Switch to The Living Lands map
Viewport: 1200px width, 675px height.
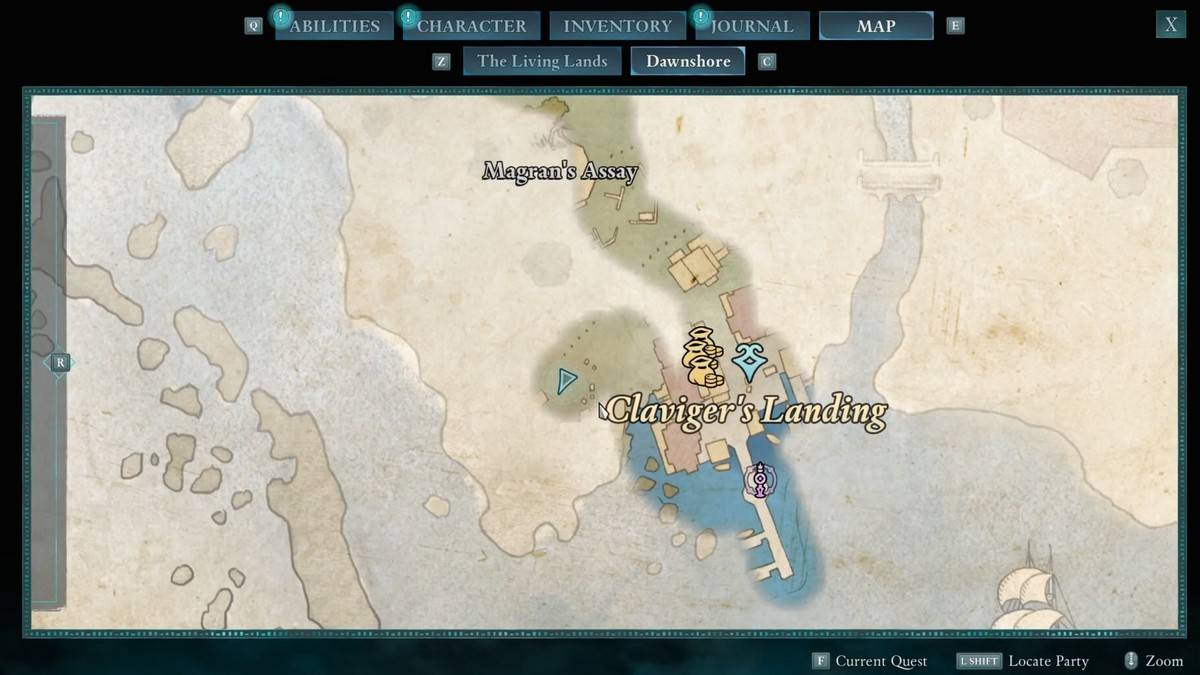coord(542,61)
